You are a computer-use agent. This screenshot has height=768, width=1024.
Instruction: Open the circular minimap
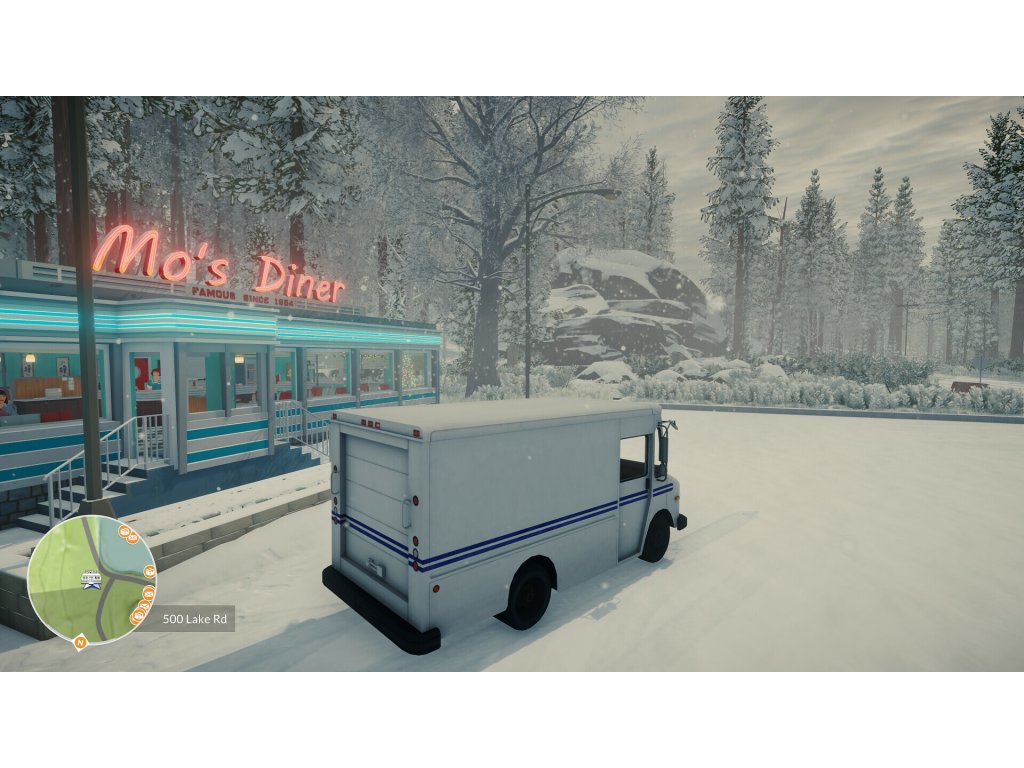[x=91, y=580]
